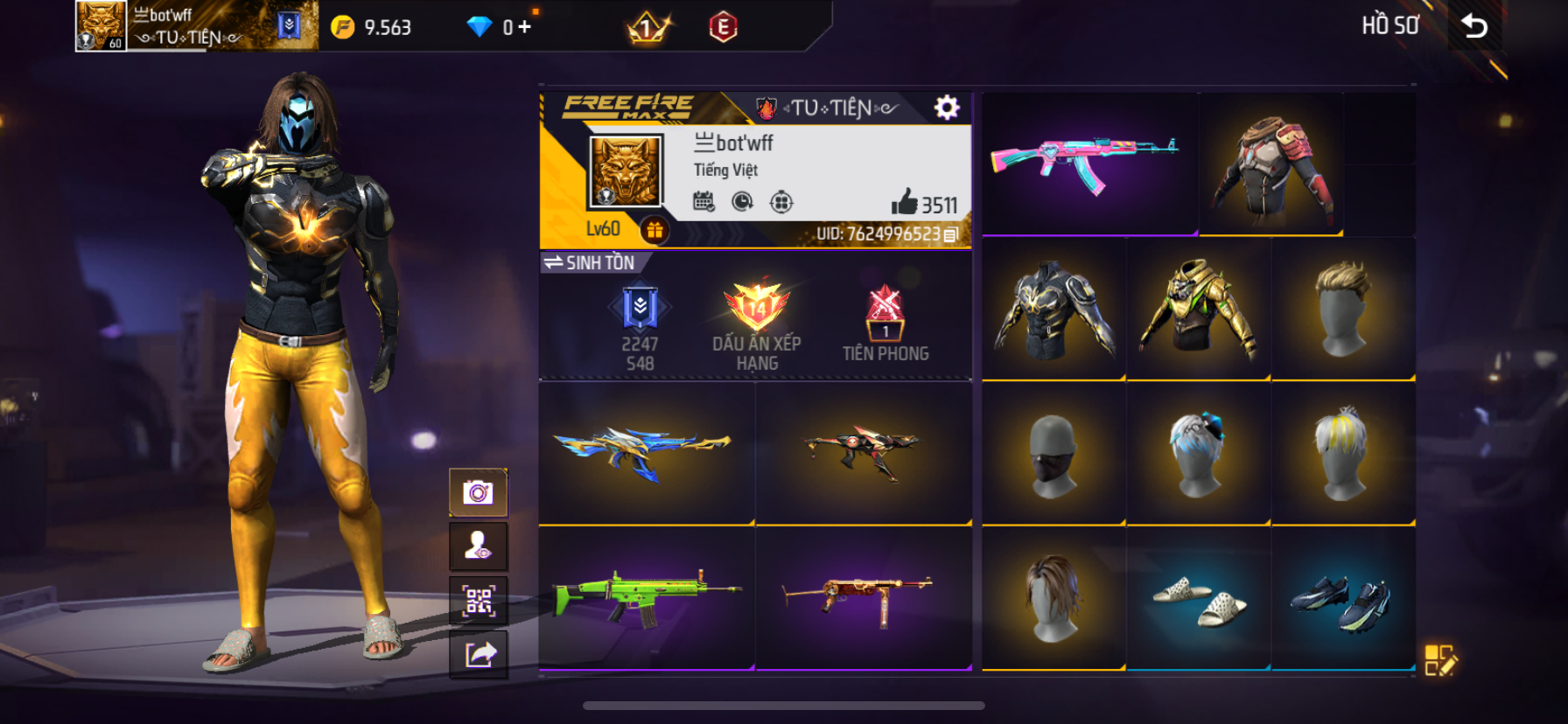Screen dimensions: 1568x724
Task: Open the gold wolf avatar in profile card
Action: click(625, 171)
